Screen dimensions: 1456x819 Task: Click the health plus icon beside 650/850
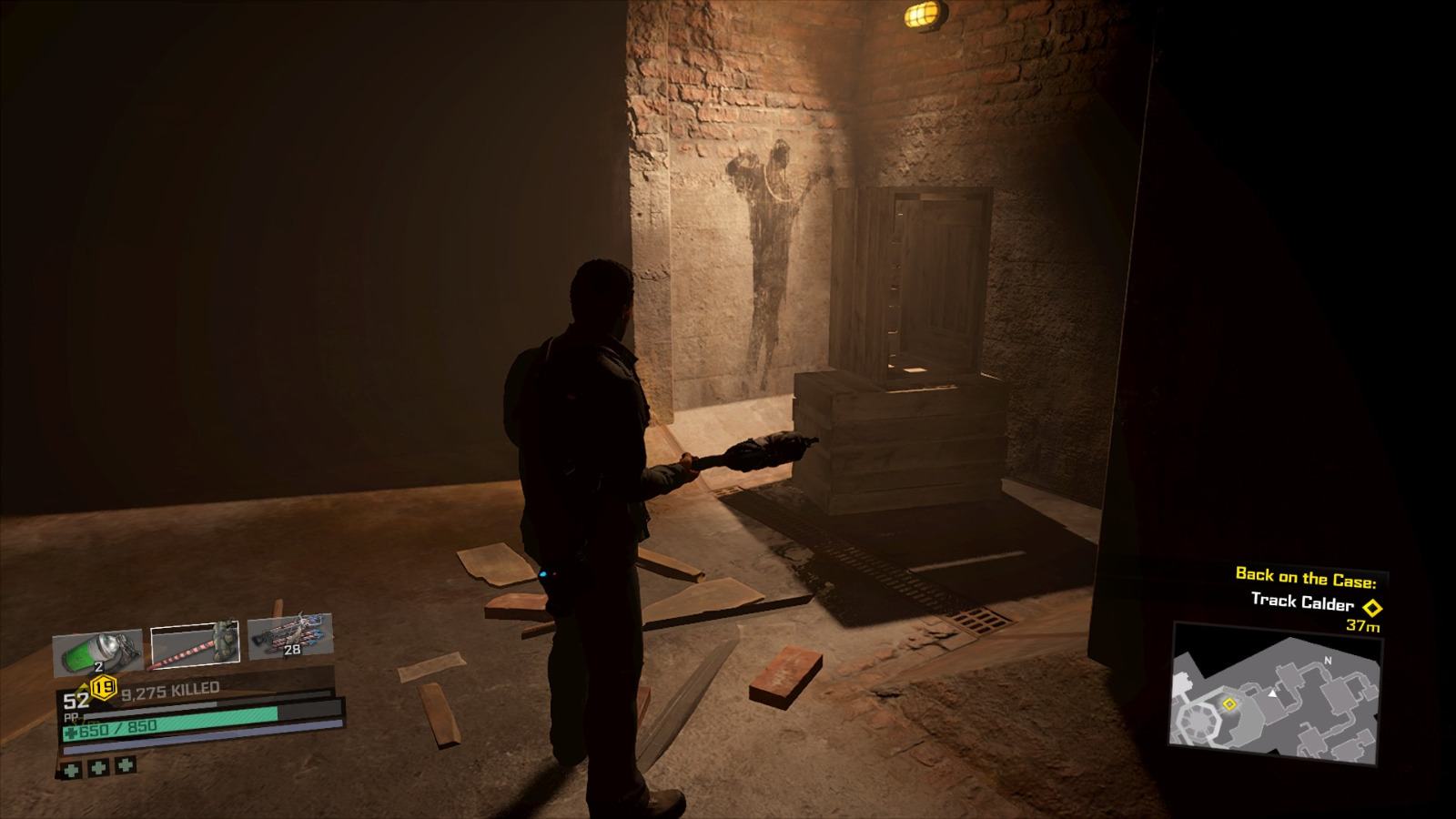point(70,732)
